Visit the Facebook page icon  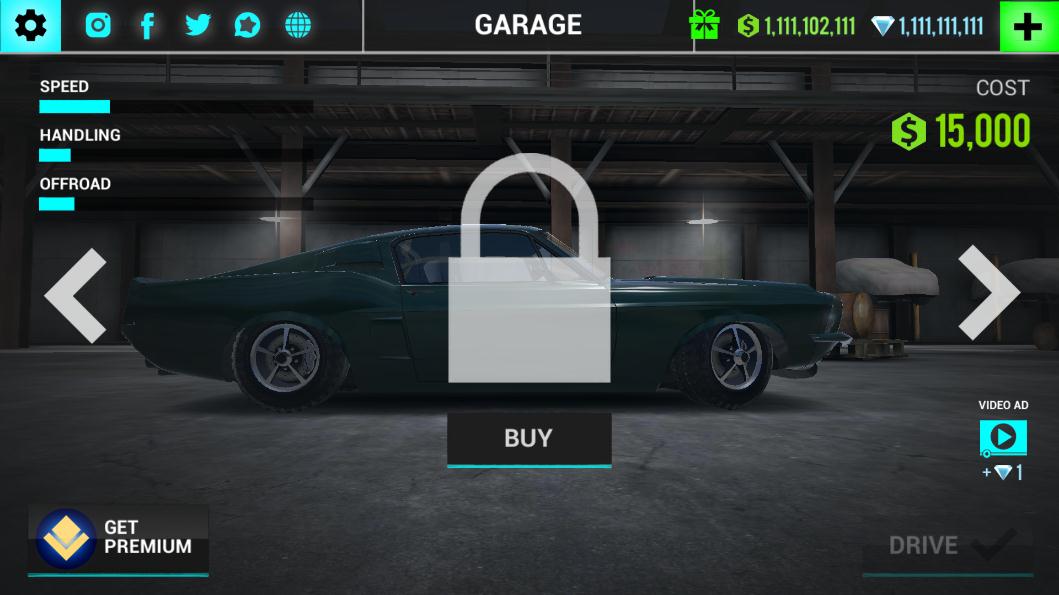click(x=147, y=26)
